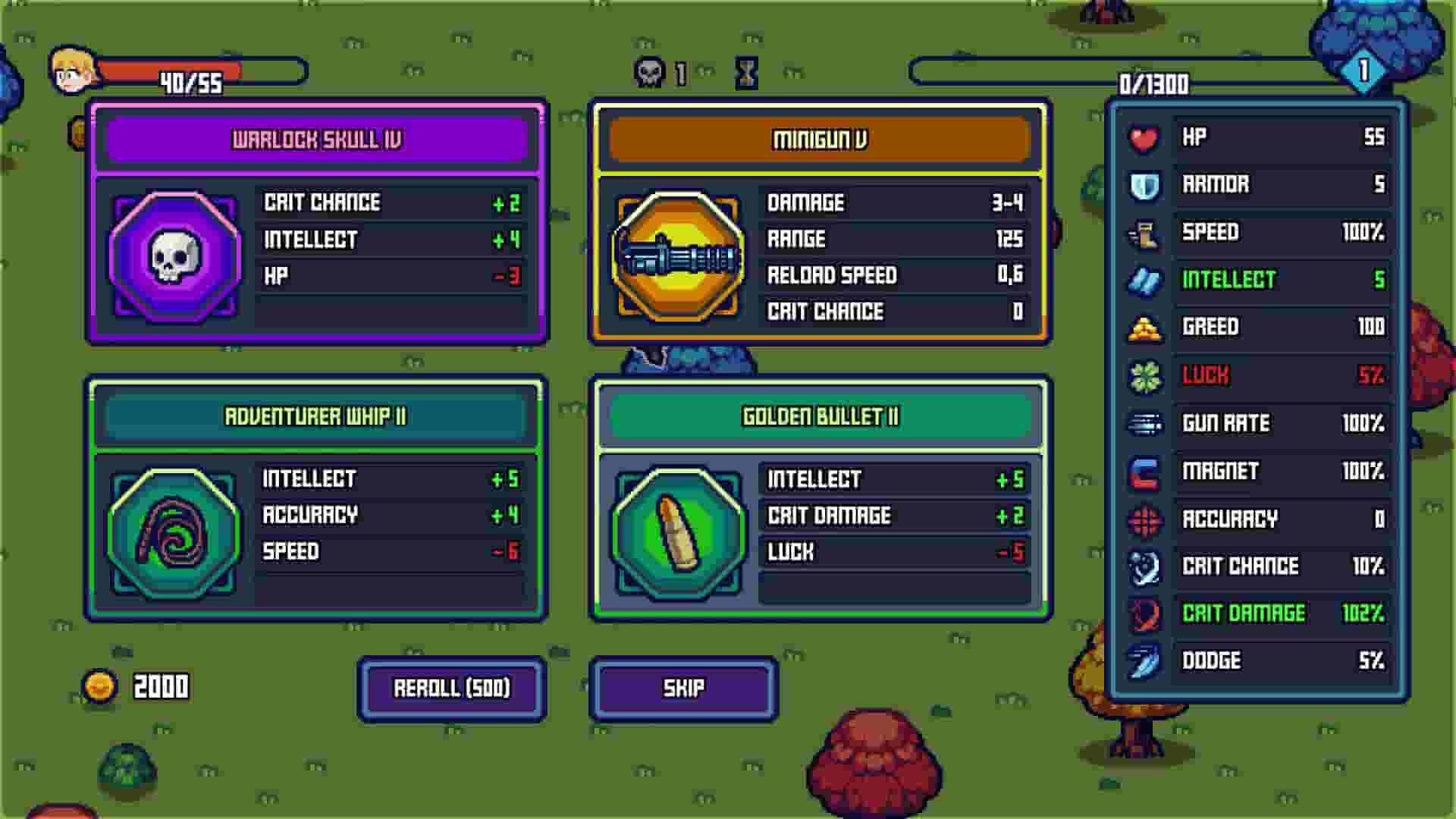This screenshot has height=819, width=1456.
Task: Select the Accuracy crosshair icon
Action: (1145, 519)
